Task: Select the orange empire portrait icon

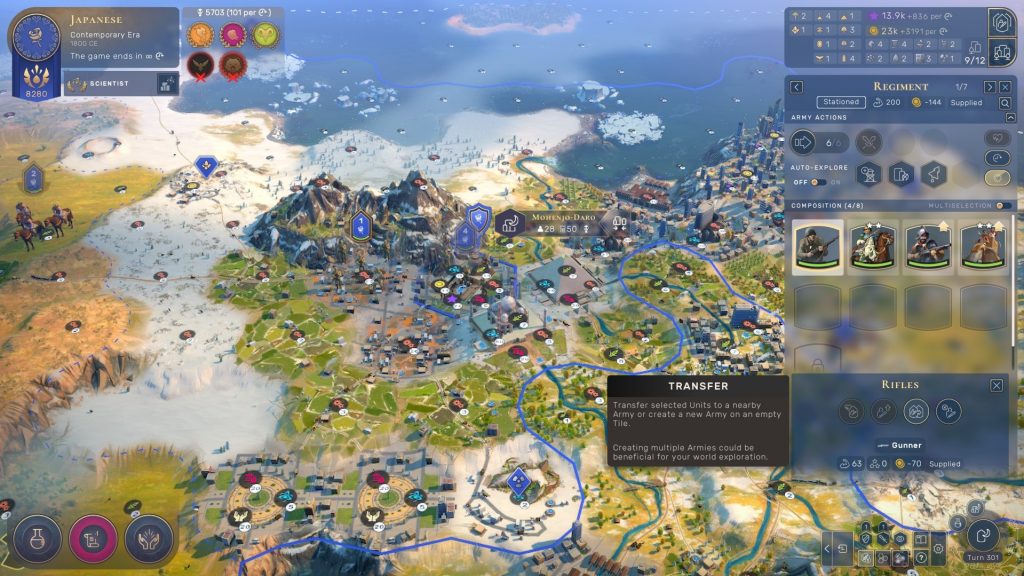Action: click(201, 35)
